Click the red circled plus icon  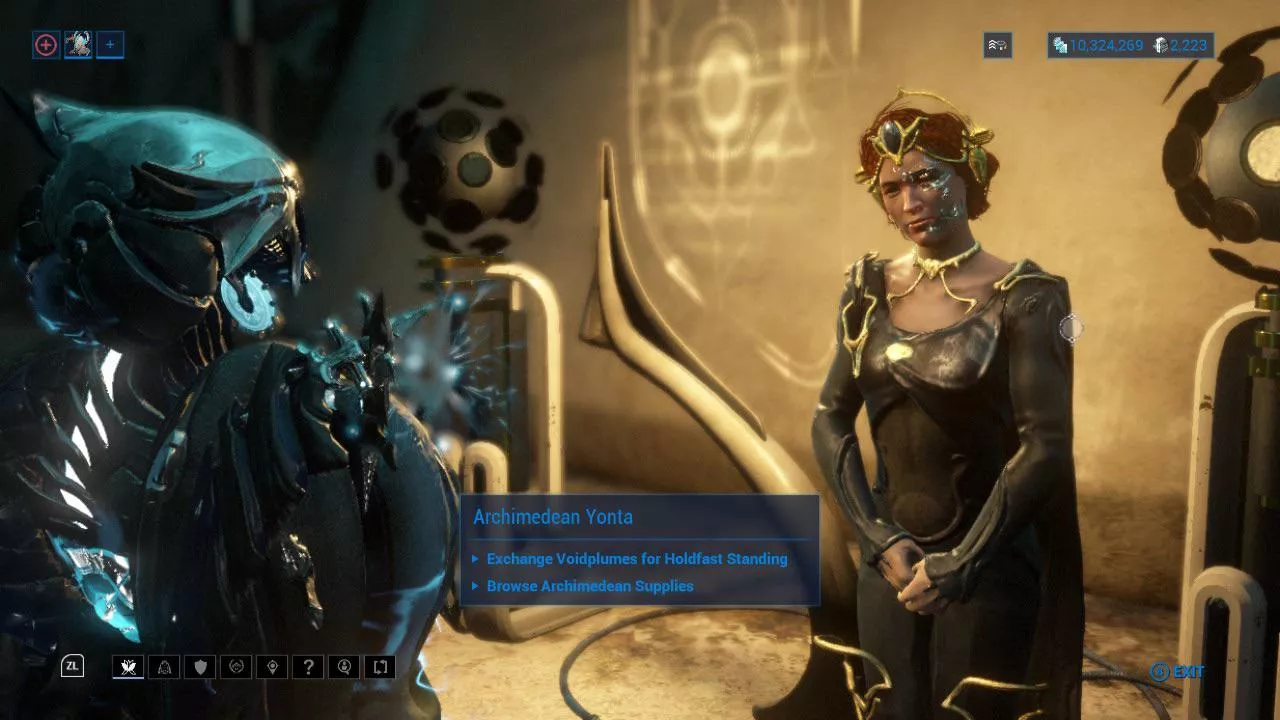click(x=46, y=44)
